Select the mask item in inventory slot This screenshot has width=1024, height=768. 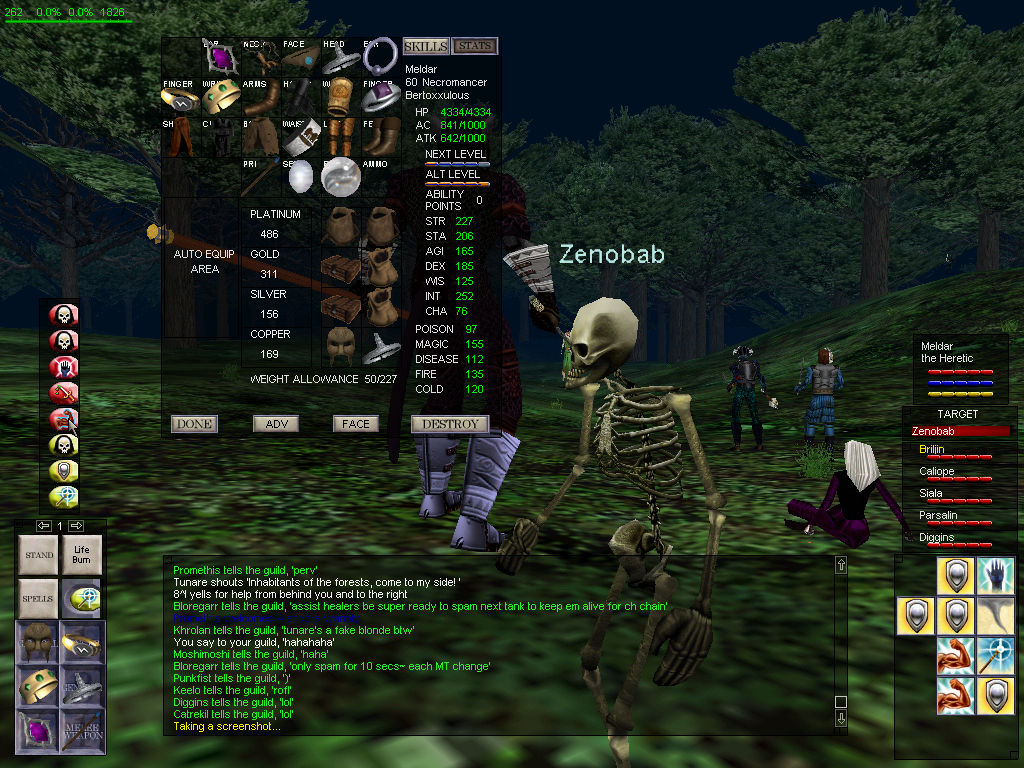341,345
